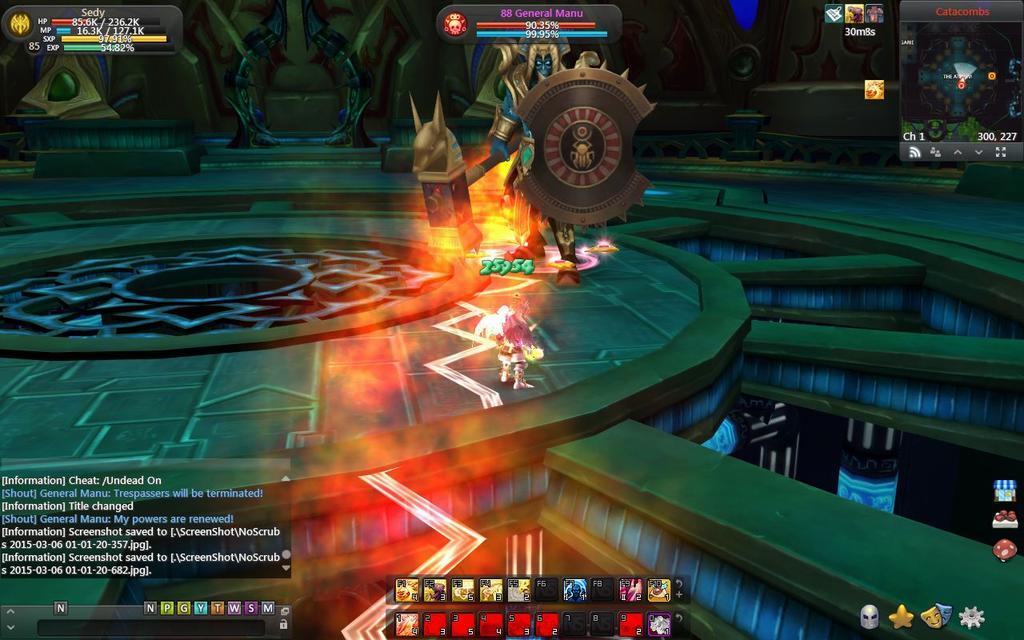Expand the minimap to full view
1024x640 pixels.
[x=1001, y=152]
